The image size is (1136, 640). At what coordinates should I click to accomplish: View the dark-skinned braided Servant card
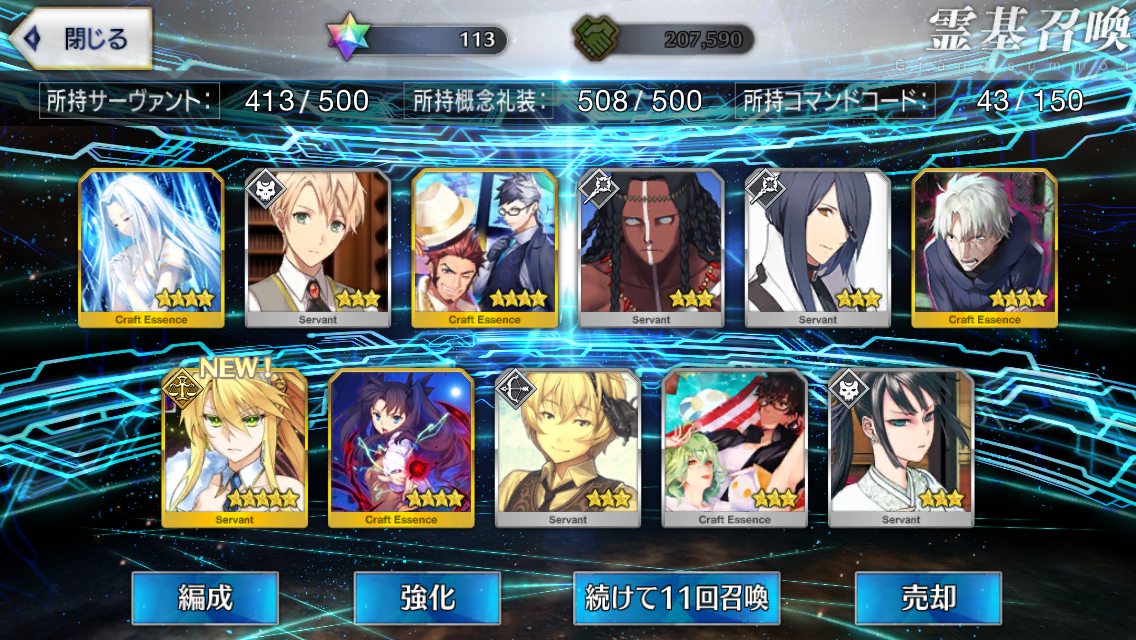tap(651, 247)
